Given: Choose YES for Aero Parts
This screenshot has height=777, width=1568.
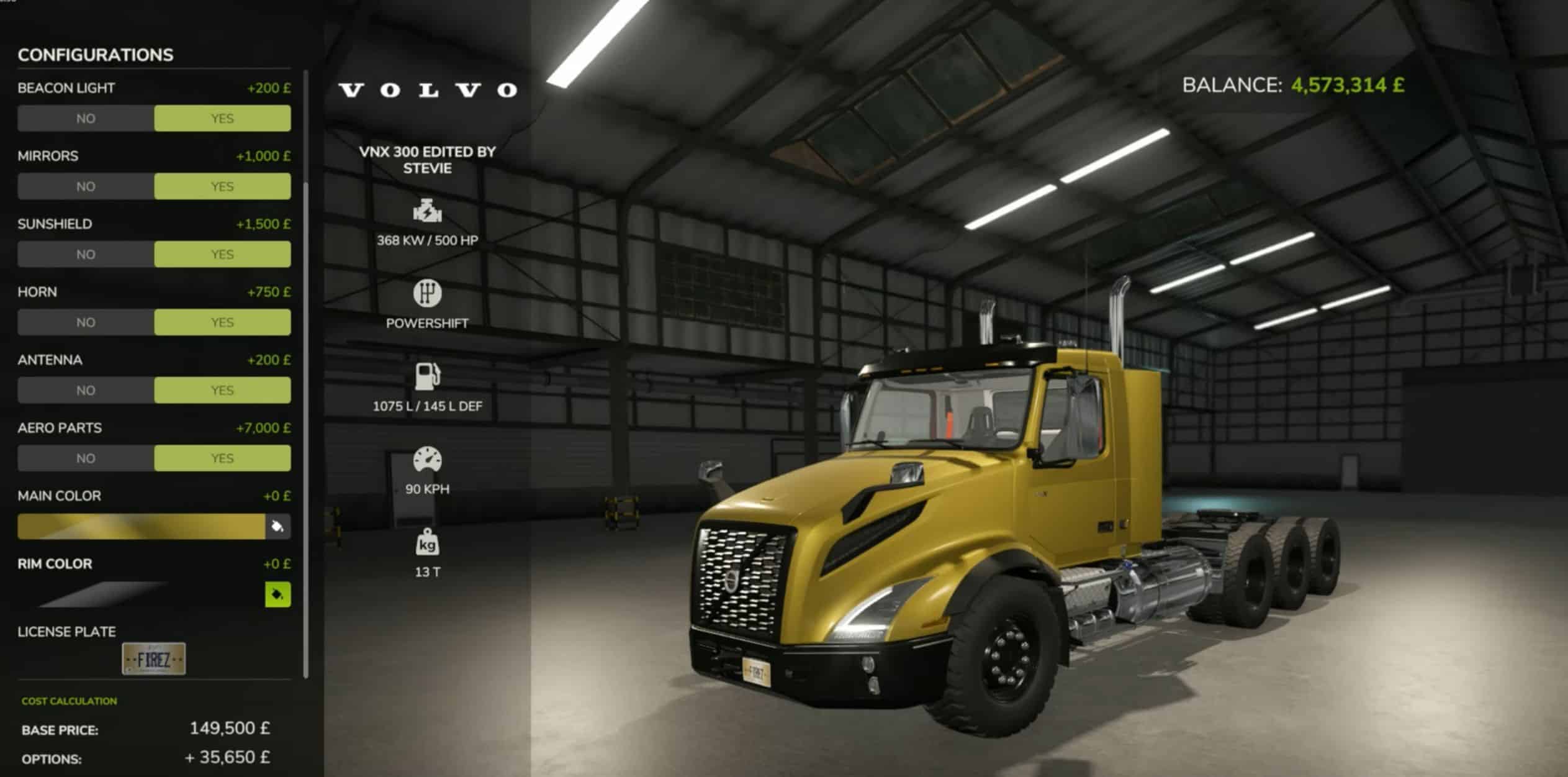Looking at the screenshot, I should (x=222, y=458).
